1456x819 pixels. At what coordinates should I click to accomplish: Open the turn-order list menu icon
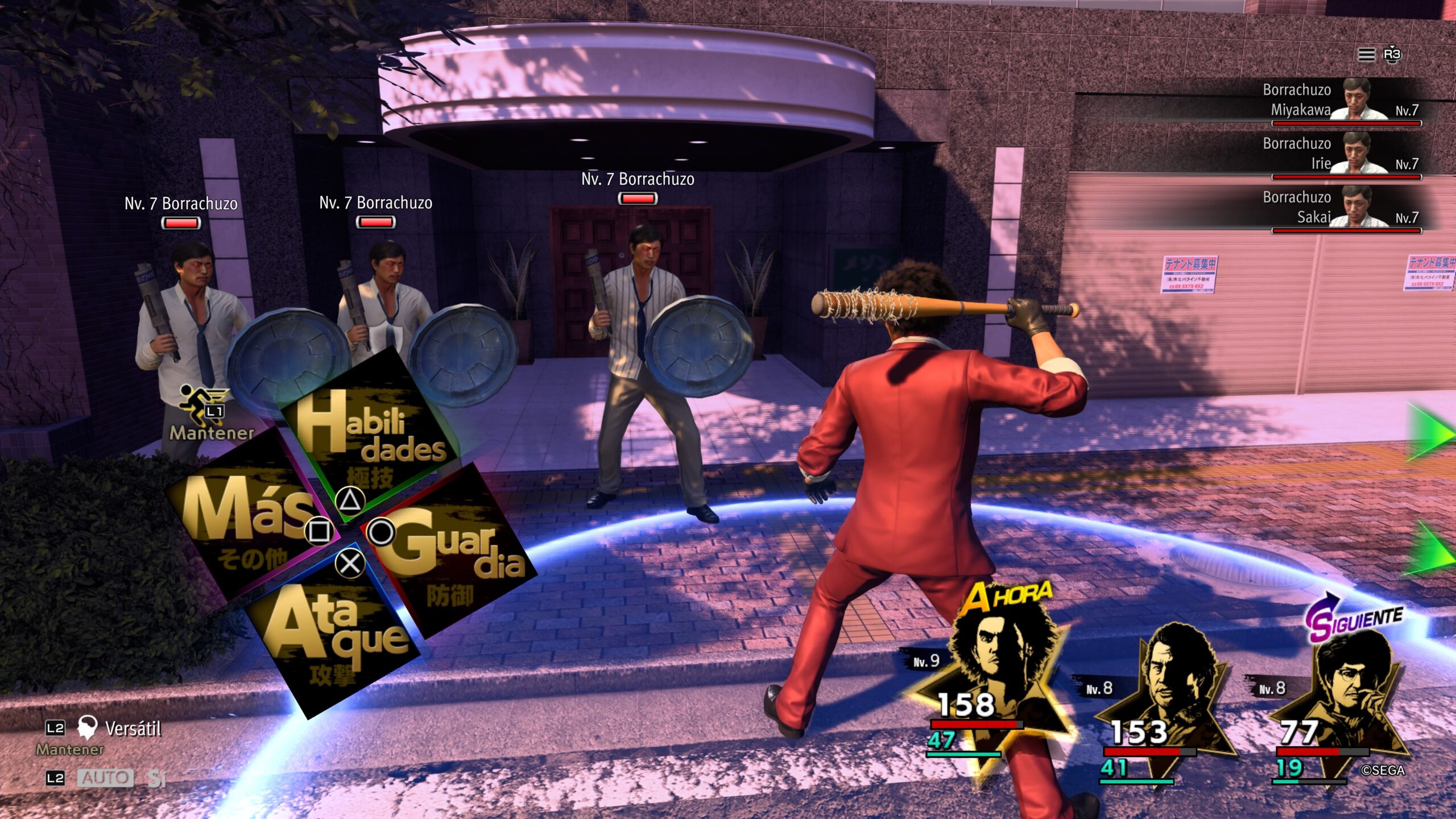[1366, 55]
